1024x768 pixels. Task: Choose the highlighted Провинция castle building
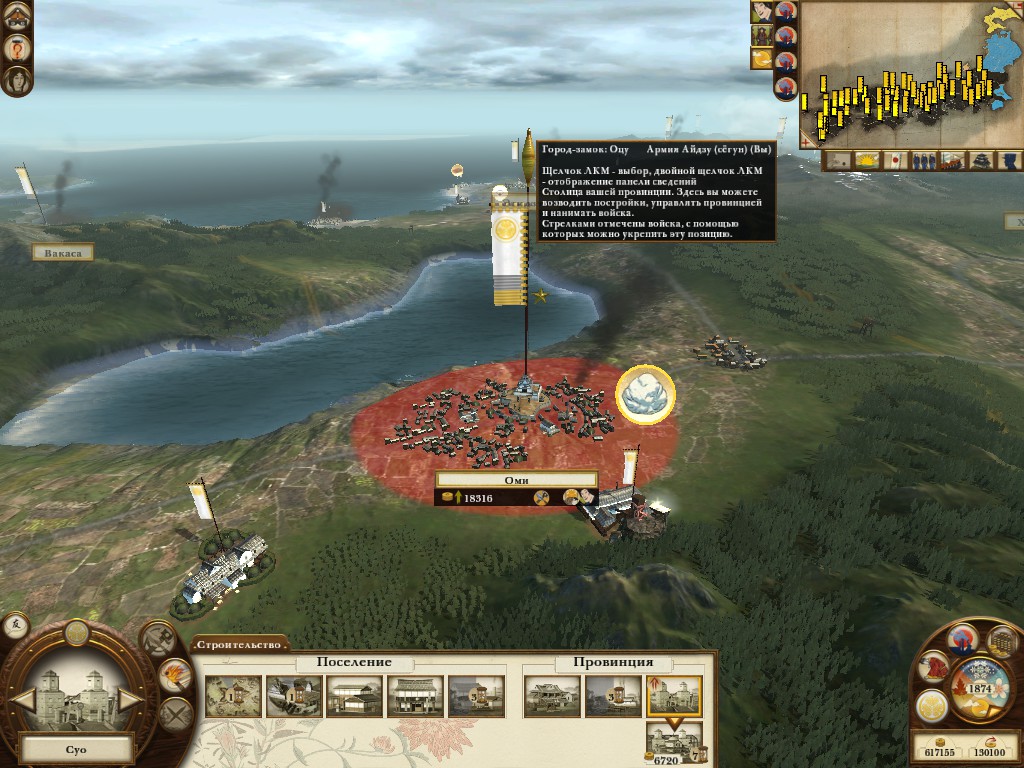click(x=673, y=696)
